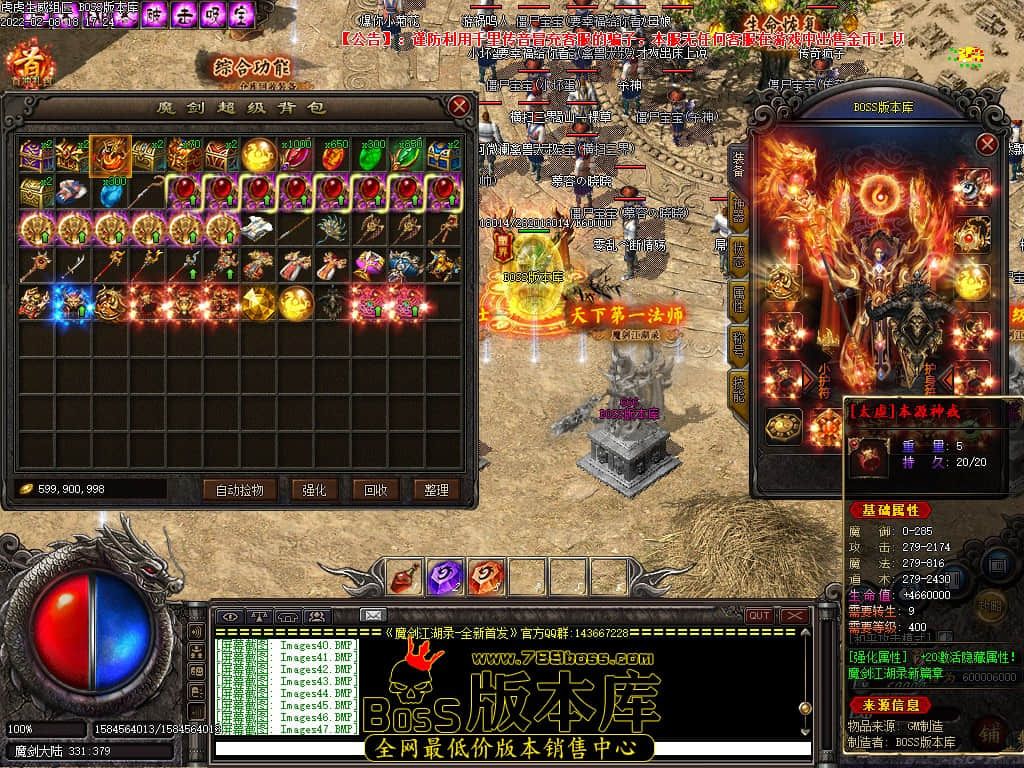Close the 魔剑超级背包 inventory window
The height and width of the screenshot is (768, 1024).
459,106
